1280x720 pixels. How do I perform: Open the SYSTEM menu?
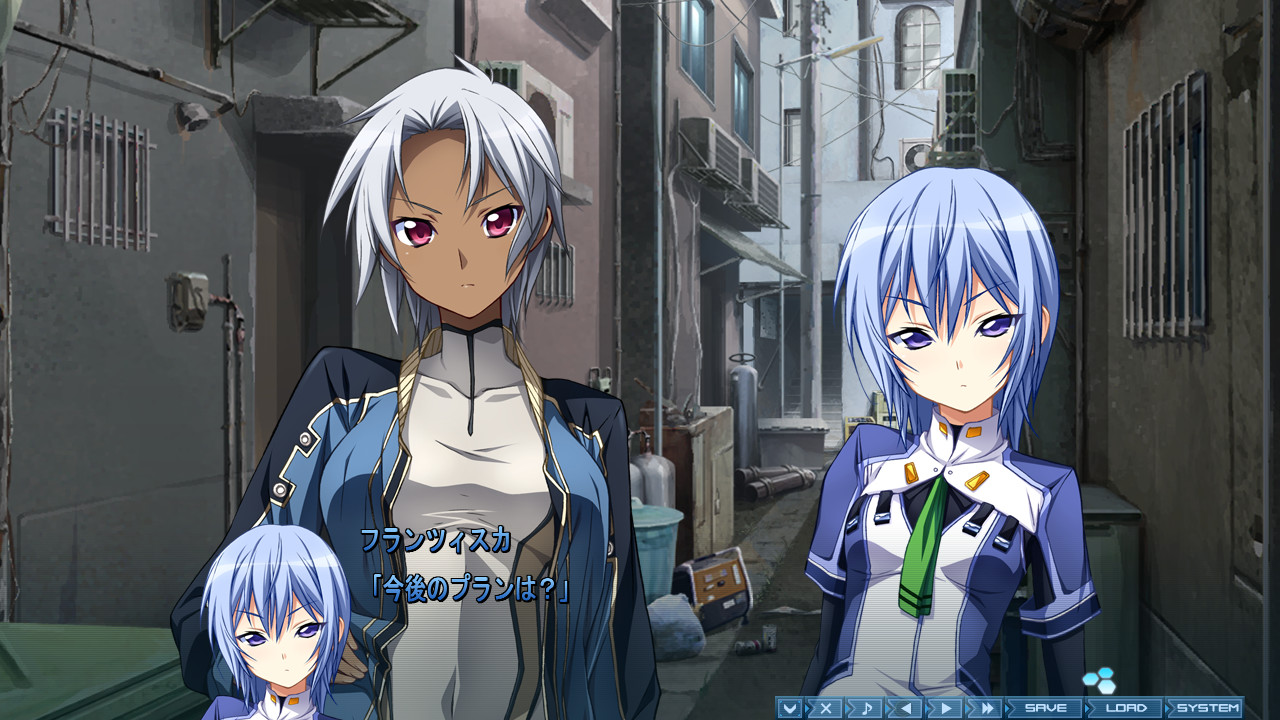pos(1210,707)
